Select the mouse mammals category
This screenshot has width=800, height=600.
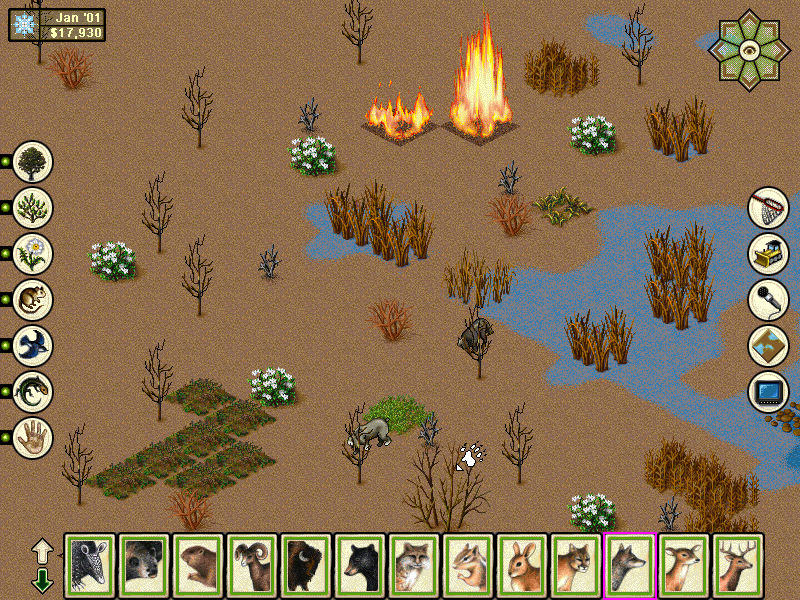(33, 299)
